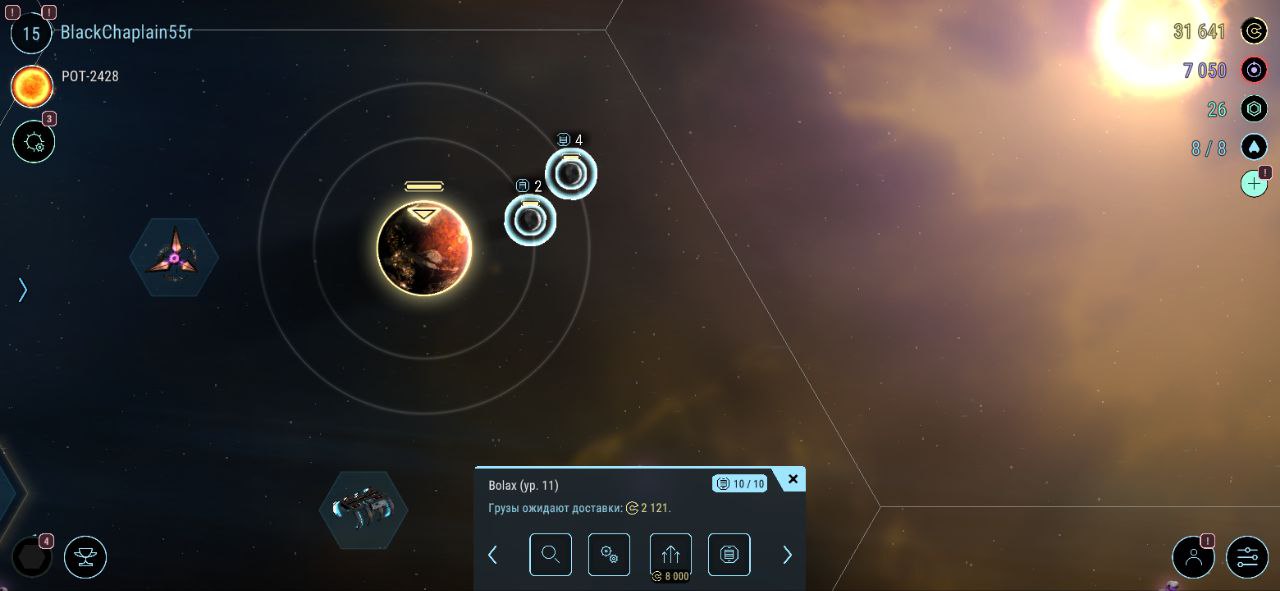Tap the green plus button
Image resolution: width=1280 pixels, height=591 pixels.
[x=1254, y=184]
